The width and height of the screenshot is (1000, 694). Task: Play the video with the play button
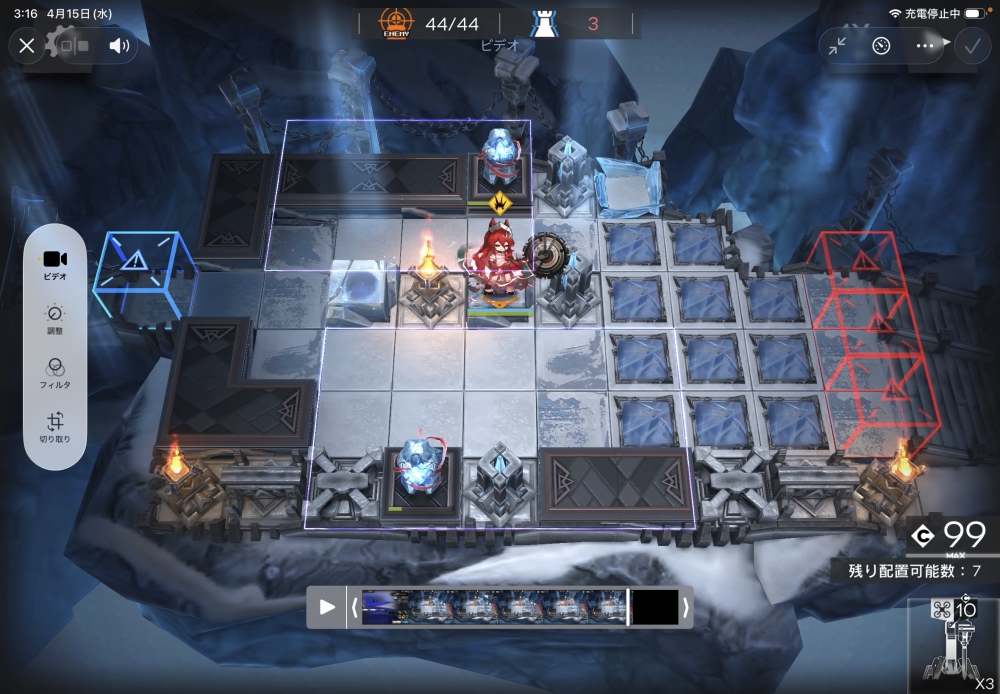(327, 607)
